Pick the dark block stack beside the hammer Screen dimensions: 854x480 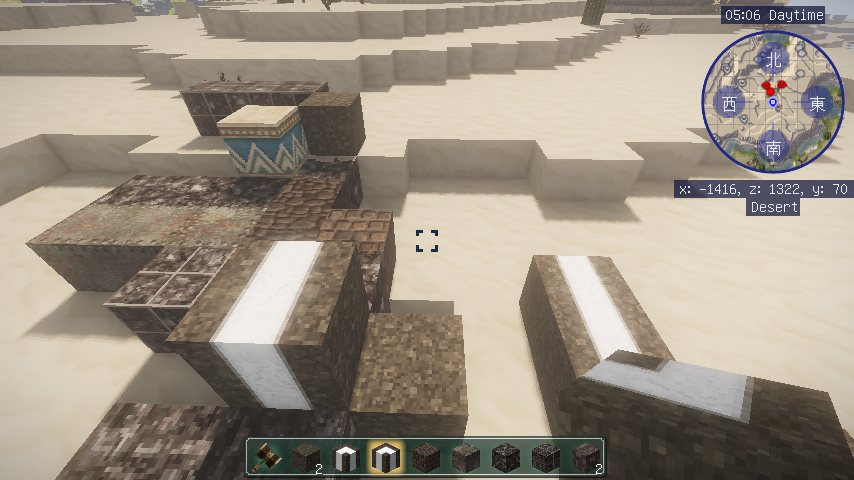[x=305, y=457]
